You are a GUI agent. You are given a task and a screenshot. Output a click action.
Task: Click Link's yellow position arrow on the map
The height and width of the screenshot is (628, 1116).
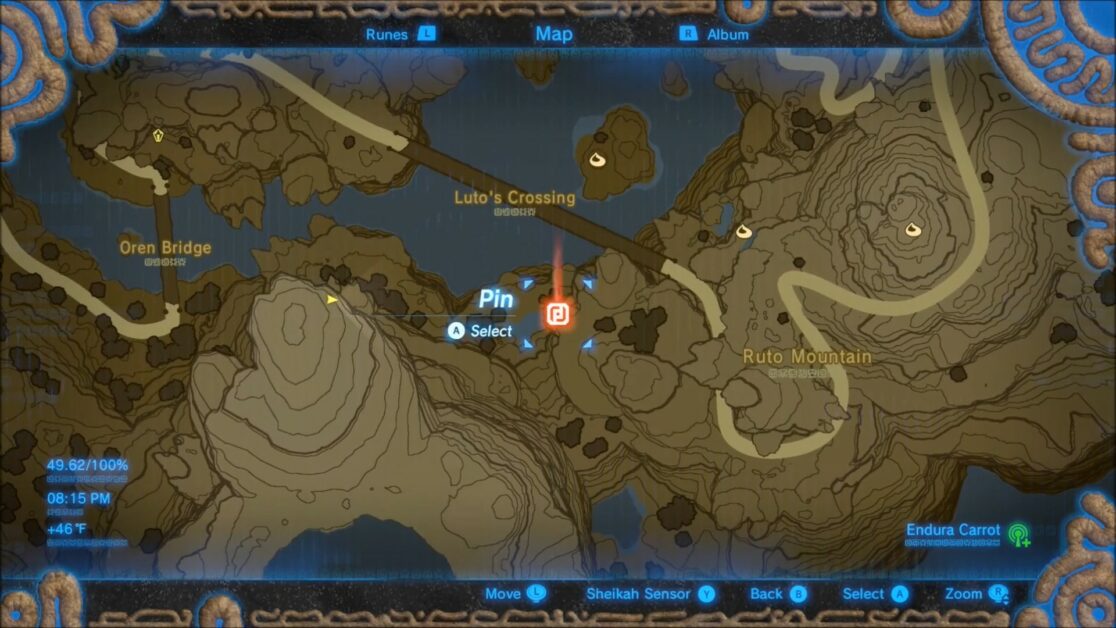[x=332, y=299]
